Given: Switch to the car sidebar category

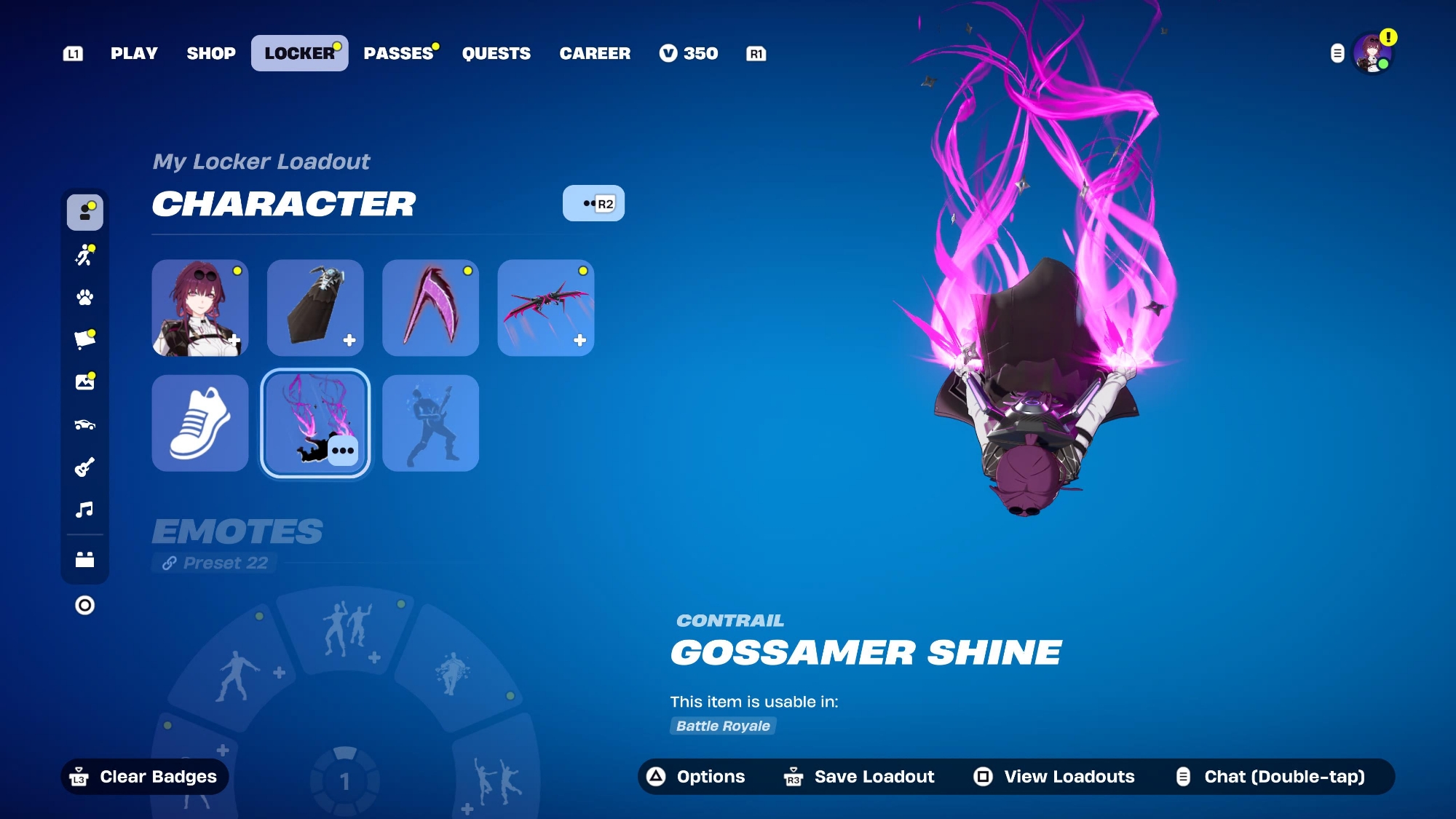Looking at the screenshot, I should point(85,424).
